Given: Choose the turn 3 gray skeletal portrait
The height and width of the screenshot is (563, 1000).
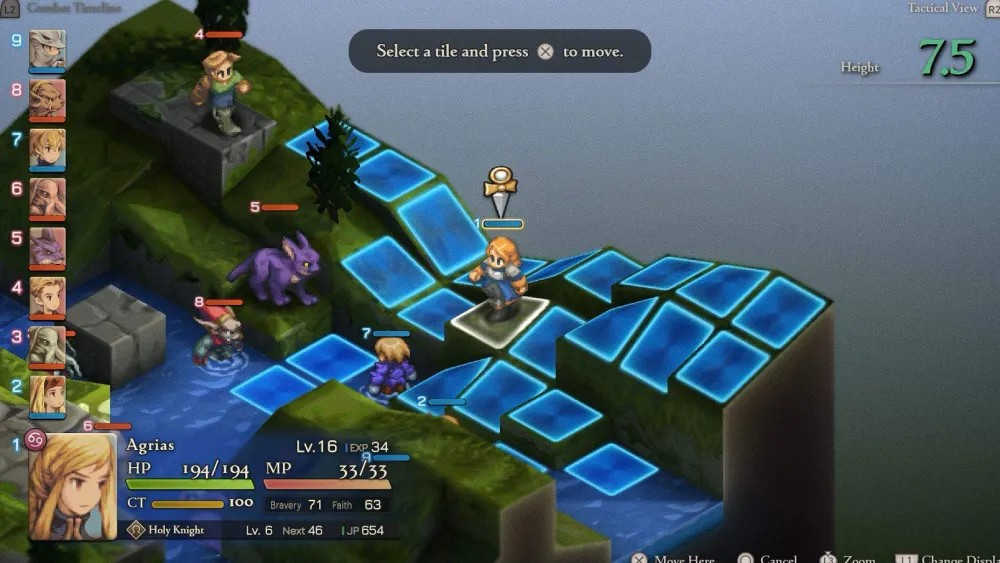Looking at the screenshot, I should [47, 345].
